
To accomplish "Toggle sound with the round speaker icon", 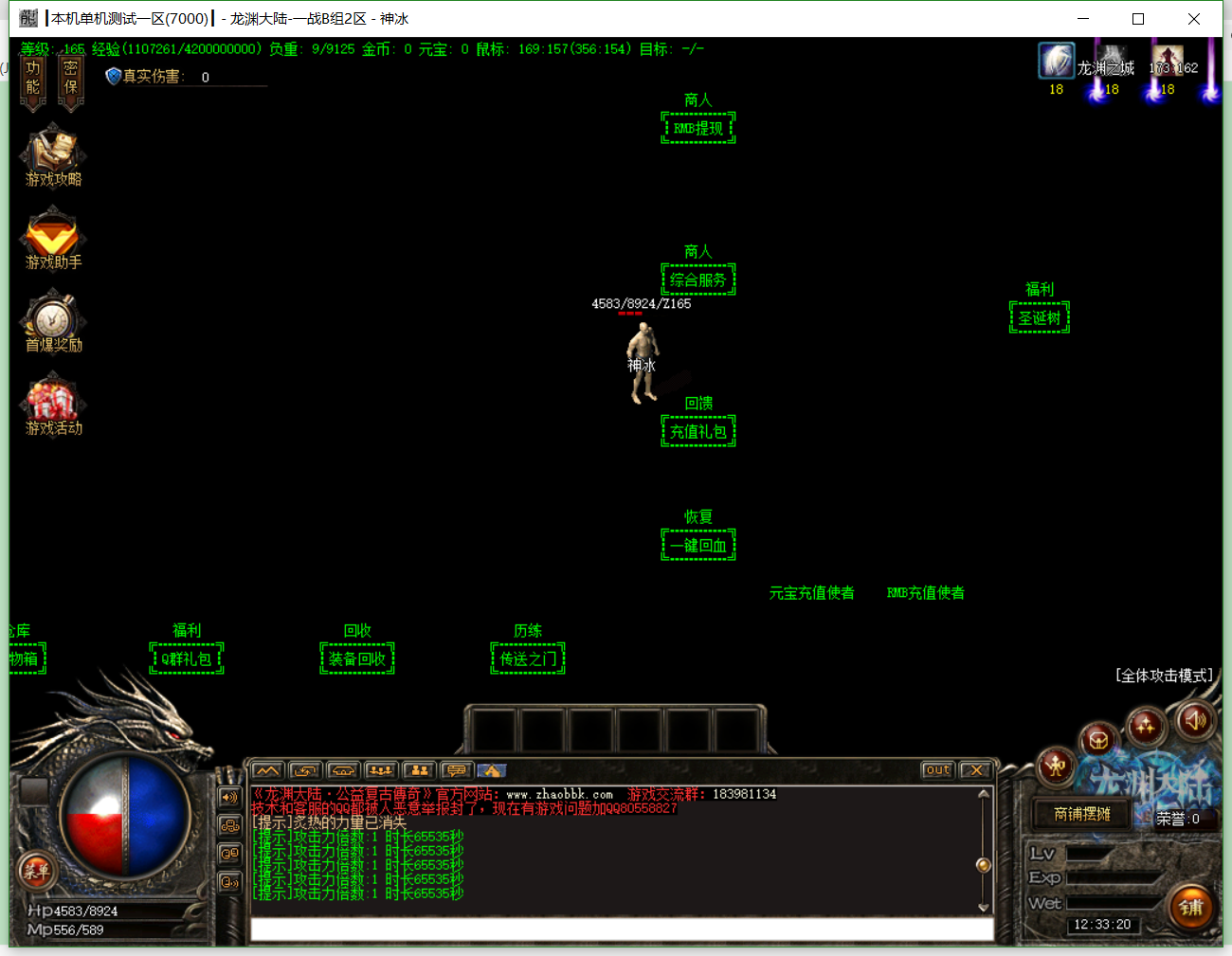I will click(1195, 721).
